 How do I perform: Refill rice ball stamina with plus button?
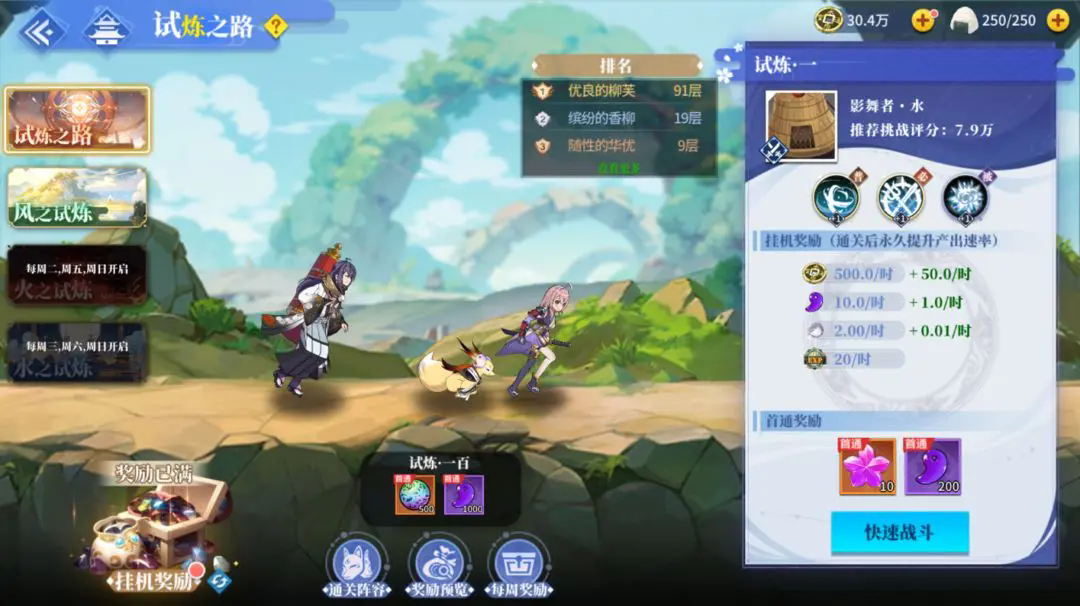1057,20
